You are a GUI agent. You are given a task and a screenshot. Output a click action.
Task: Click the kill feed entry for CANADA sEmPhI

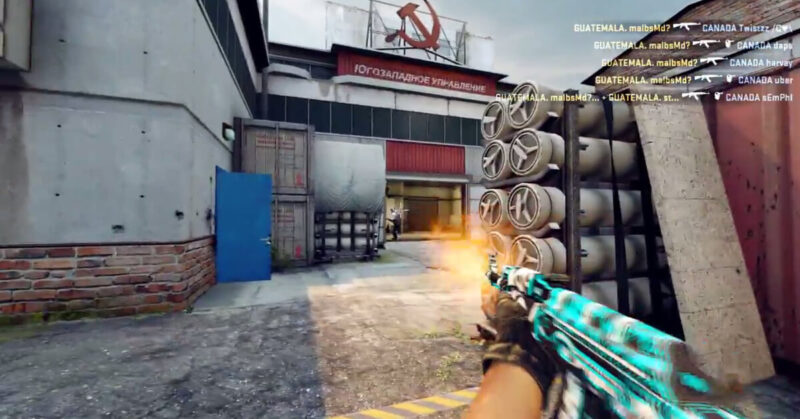[644, 96]
